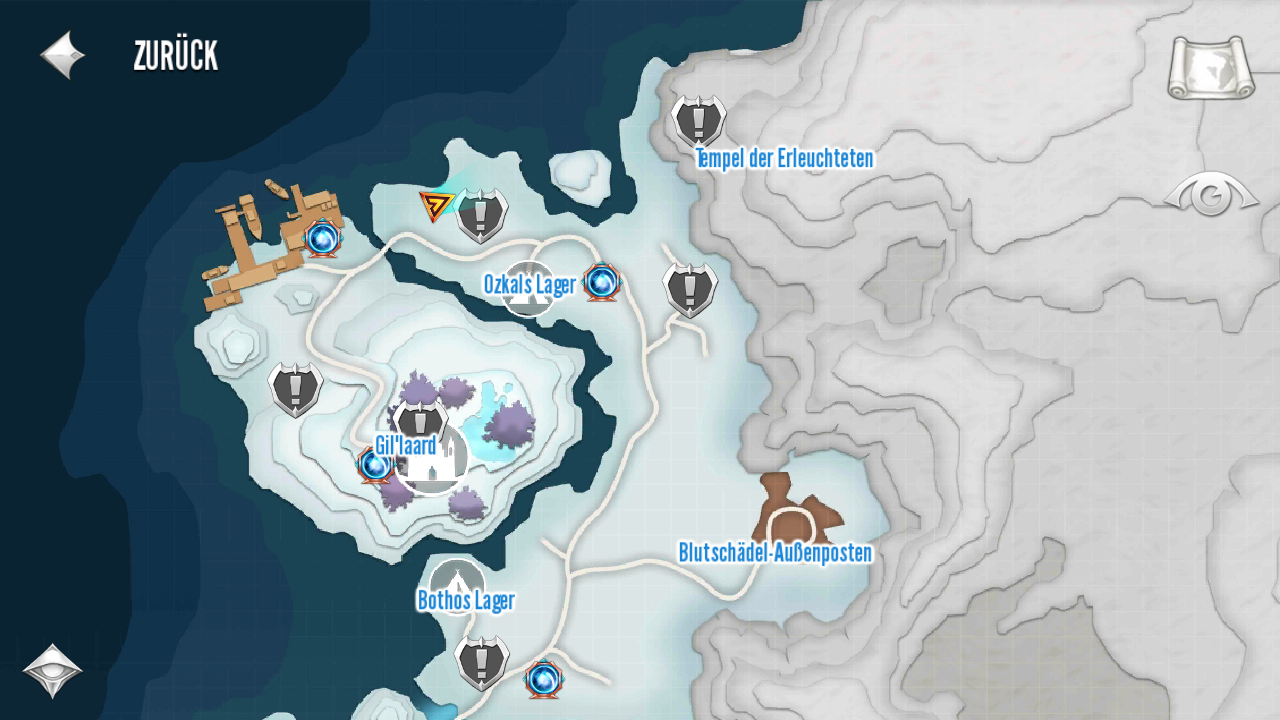The image size is (1280, 720).
Task: Select the Bothos Lager camp marker
Action: 457,586
